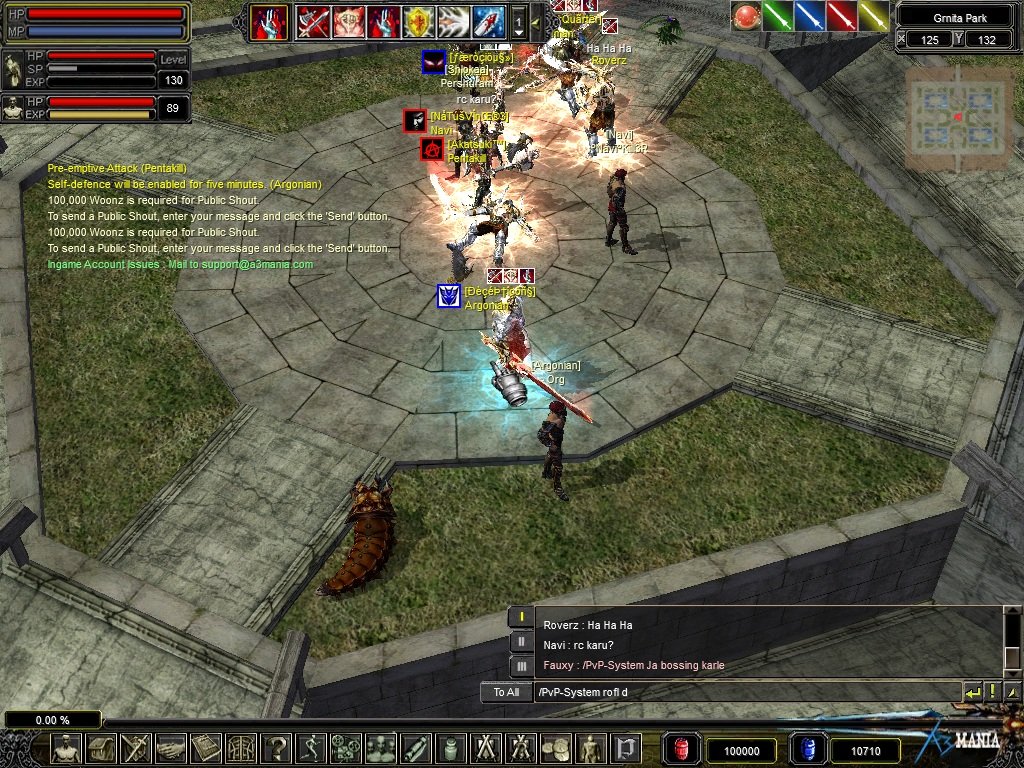Choose the blue sword icon
This screenshot has height=768, width=1024.
tap(810, 16)
